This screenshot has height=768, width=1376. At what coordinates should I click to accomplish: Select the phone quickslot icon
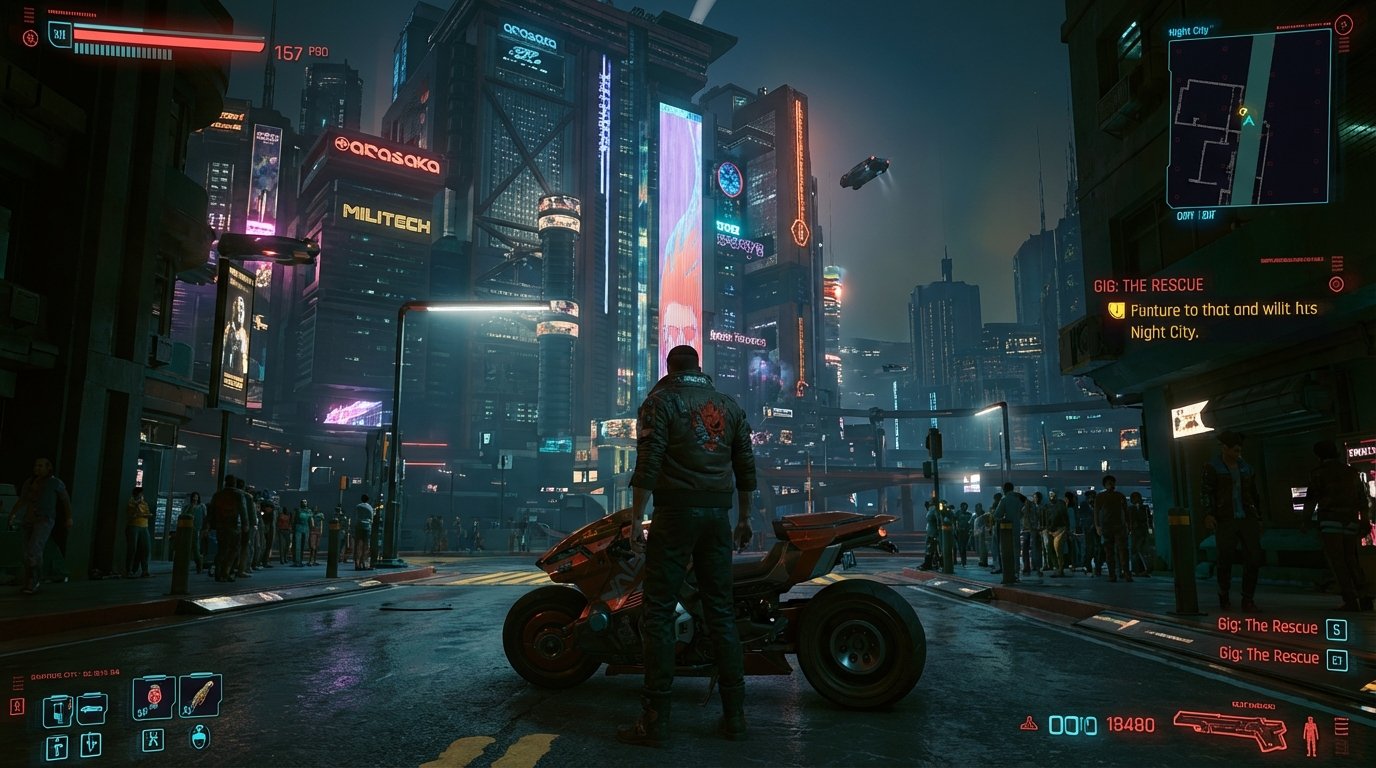tap(59, 711)
